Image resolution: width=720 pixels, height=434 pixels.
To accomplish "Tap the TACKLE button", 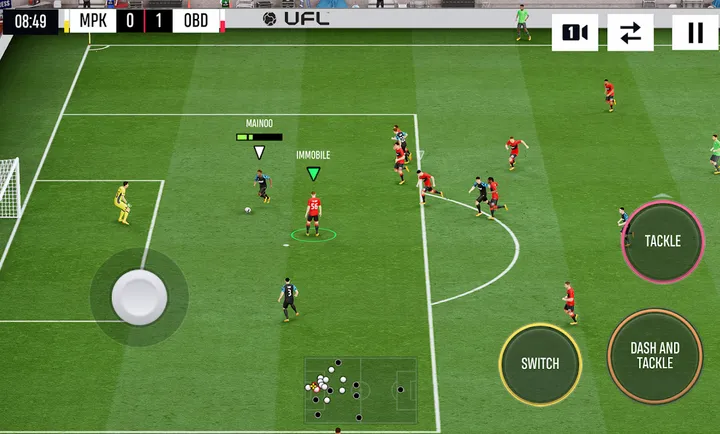I will tap(662, 241).
